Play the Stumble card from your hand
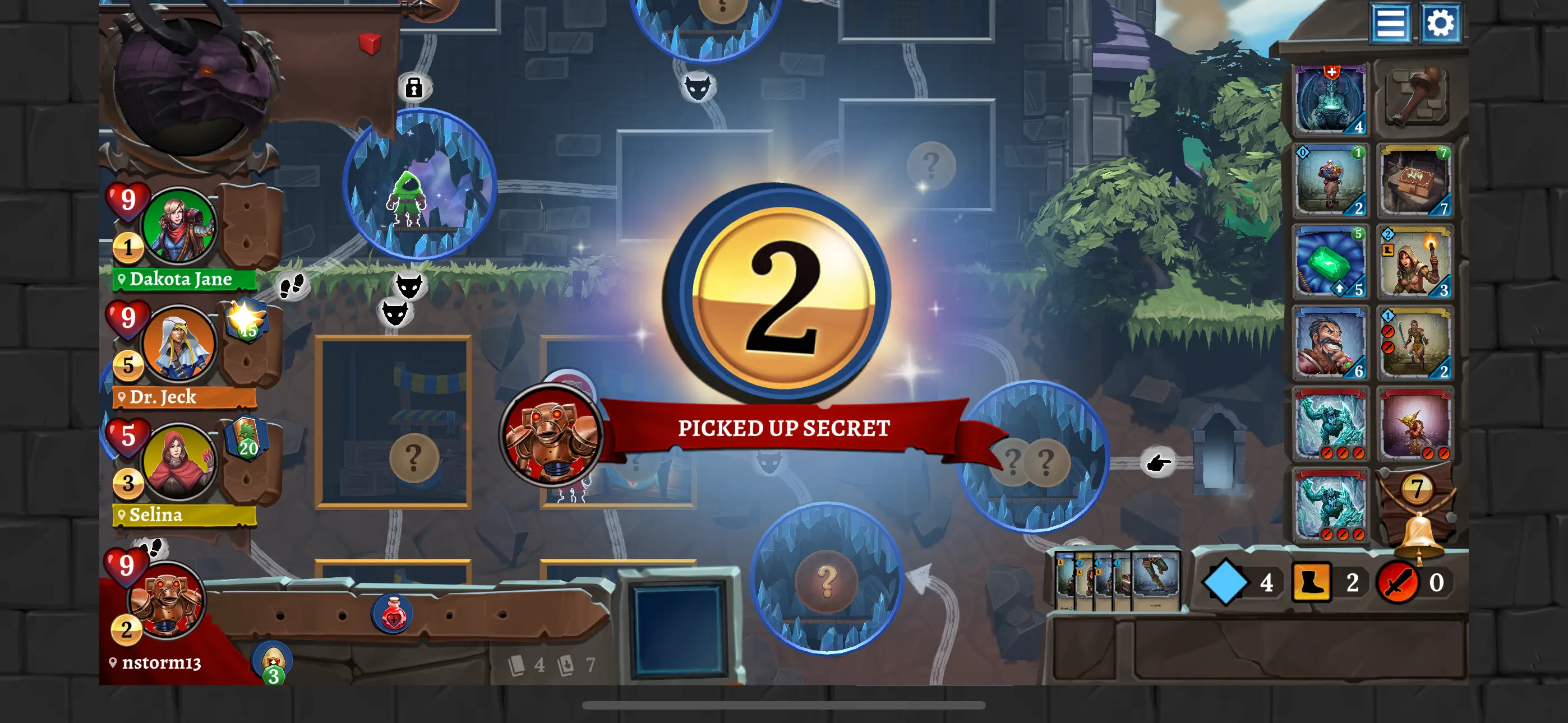The width and height of the screenshot is (1568, 723). (x=1157, y=578)
